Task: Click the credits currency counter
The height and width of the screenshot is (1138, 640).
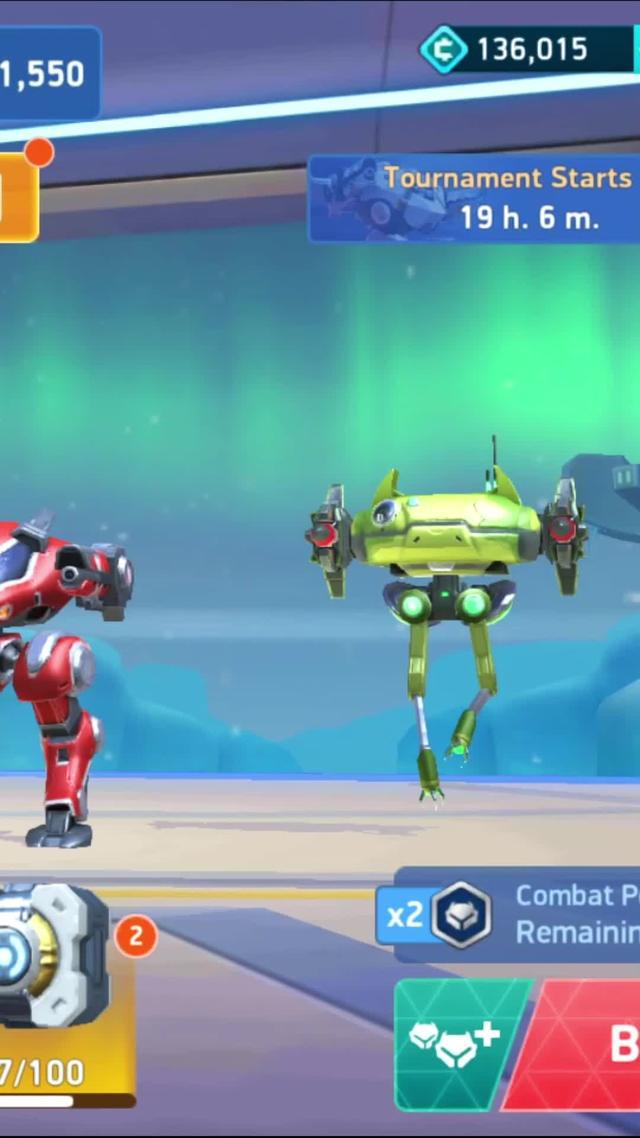Action: pyautogui.click(x=528, y=50)
